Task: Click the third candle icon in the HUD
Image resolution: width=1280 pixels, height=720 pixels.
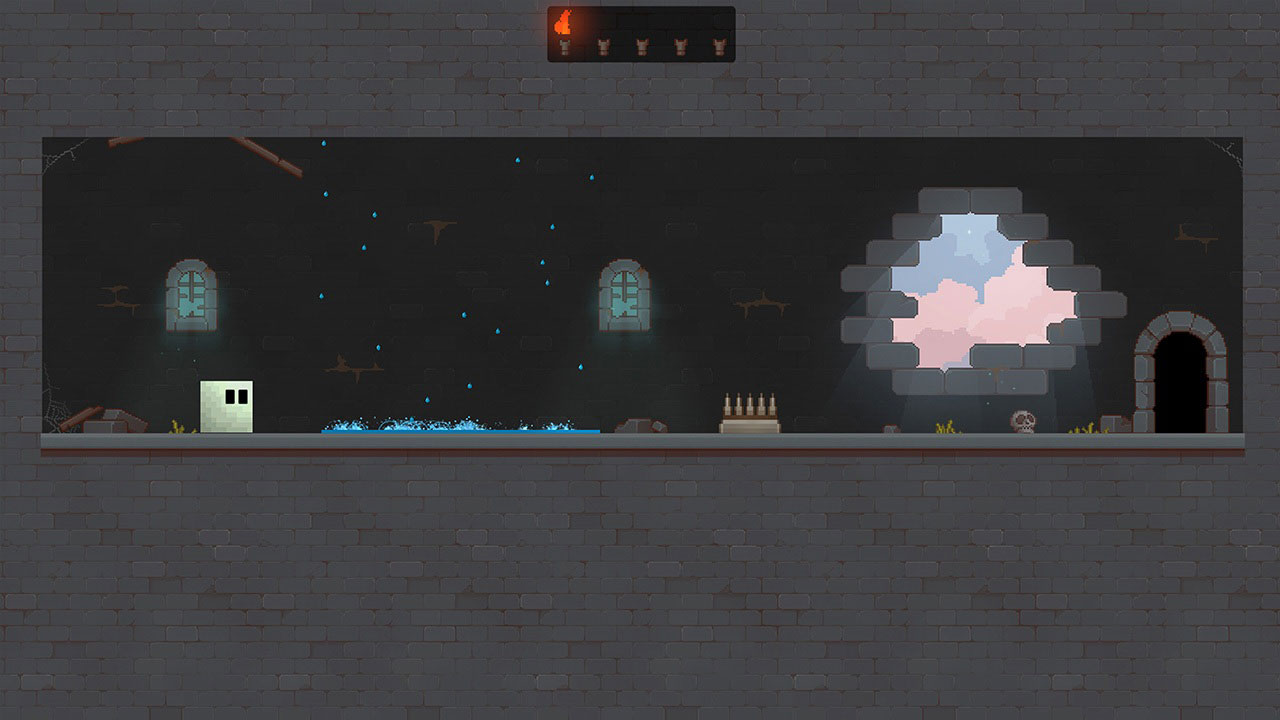Action: click(641, 46)
